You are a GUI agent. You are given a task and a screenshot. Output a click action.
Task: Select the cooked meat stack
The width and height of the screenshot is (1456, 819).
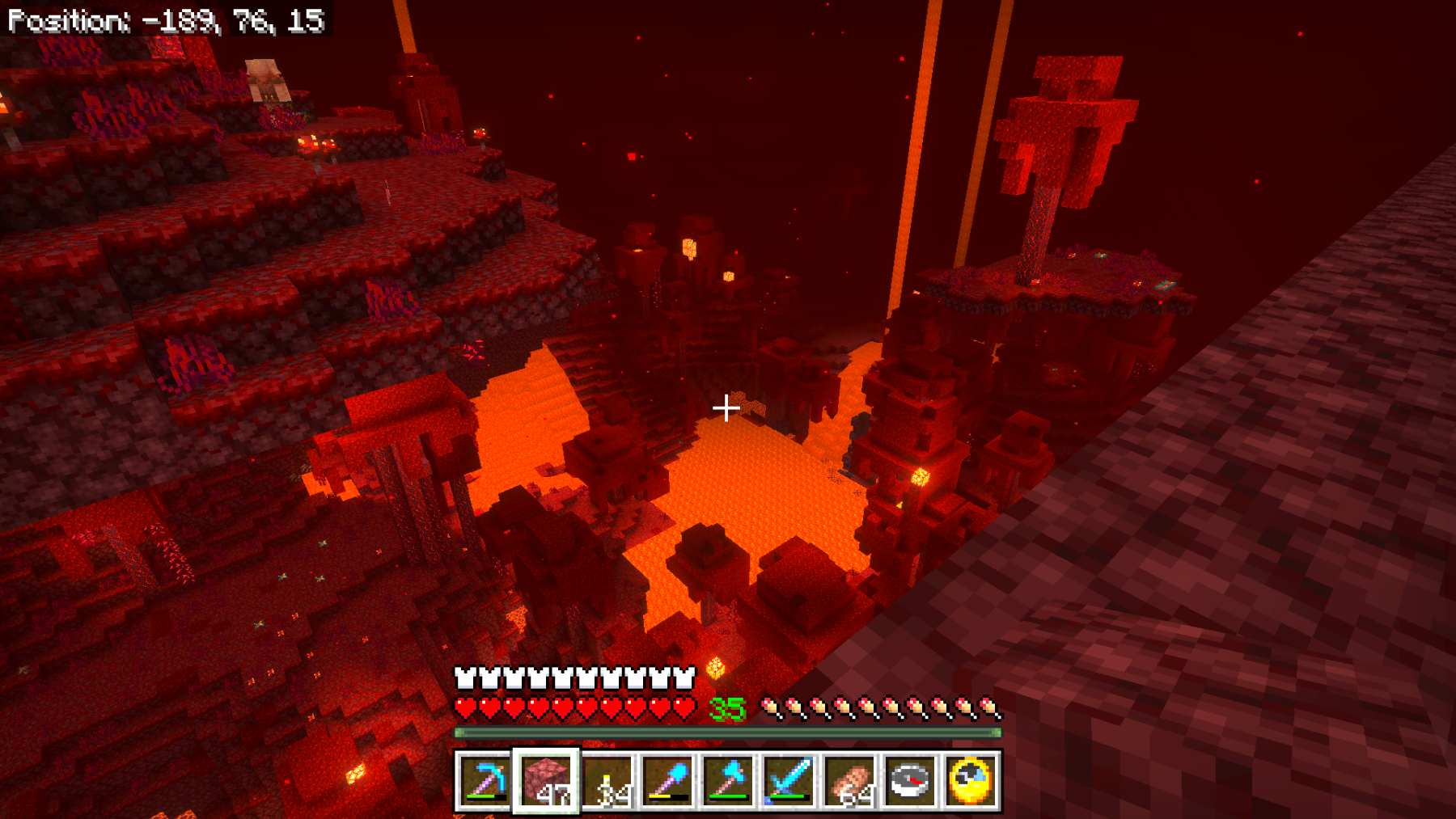pos(849,781)
